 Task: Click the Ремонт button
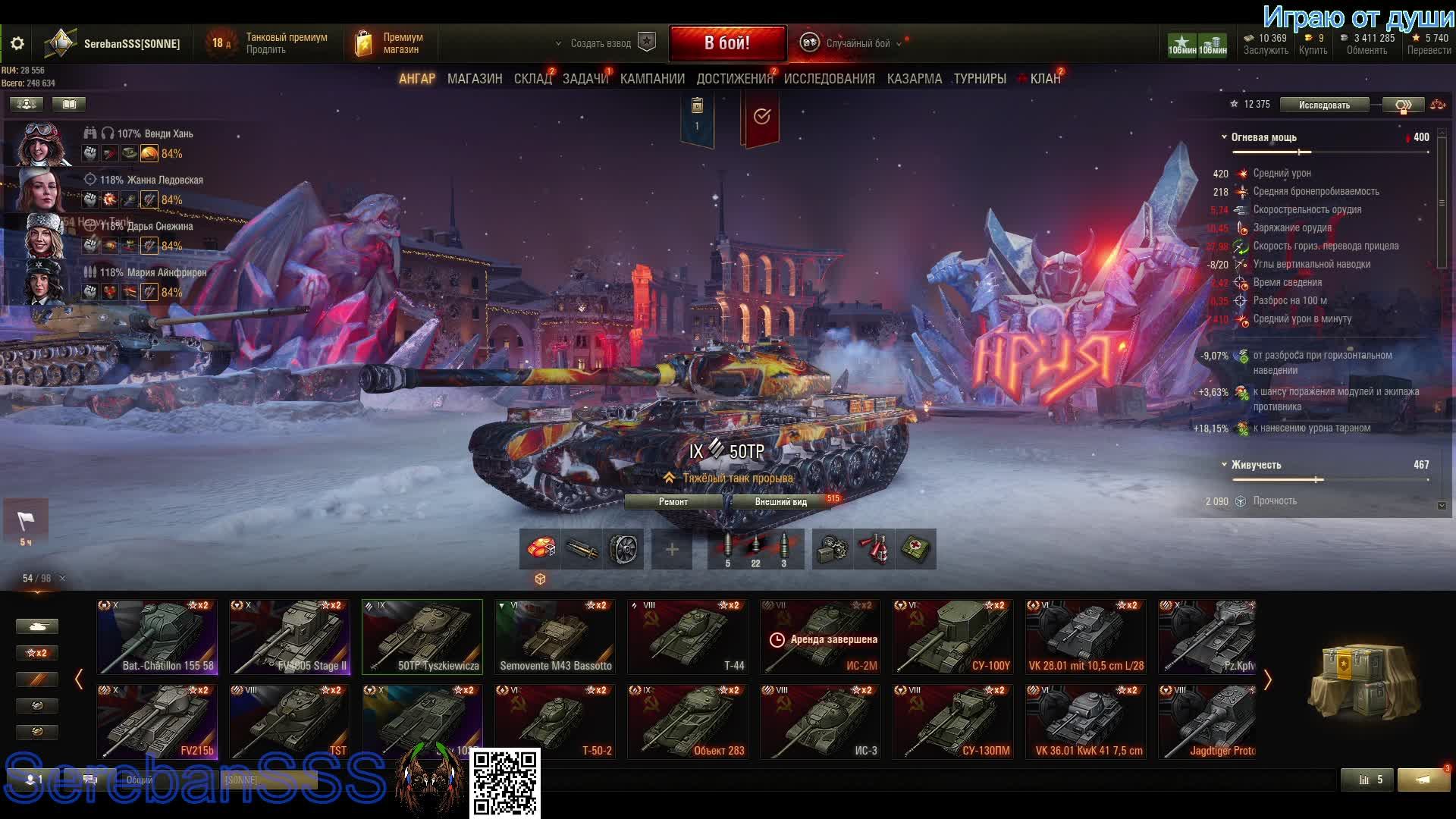tap(673, 502)
